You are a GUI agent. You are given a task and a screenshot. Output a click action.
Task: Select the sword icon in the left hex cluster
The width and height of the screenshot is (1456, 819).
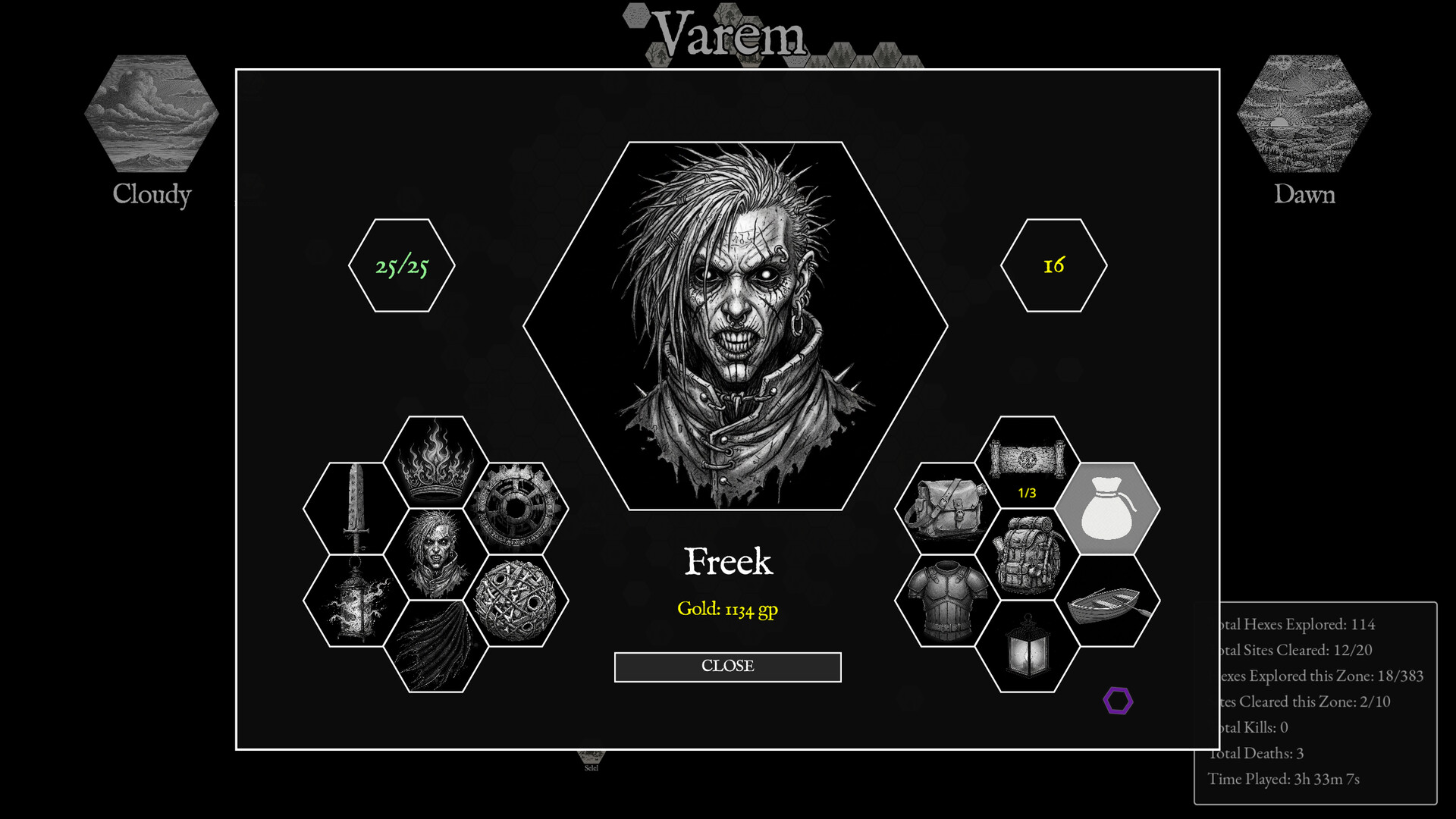pos(357,509)
